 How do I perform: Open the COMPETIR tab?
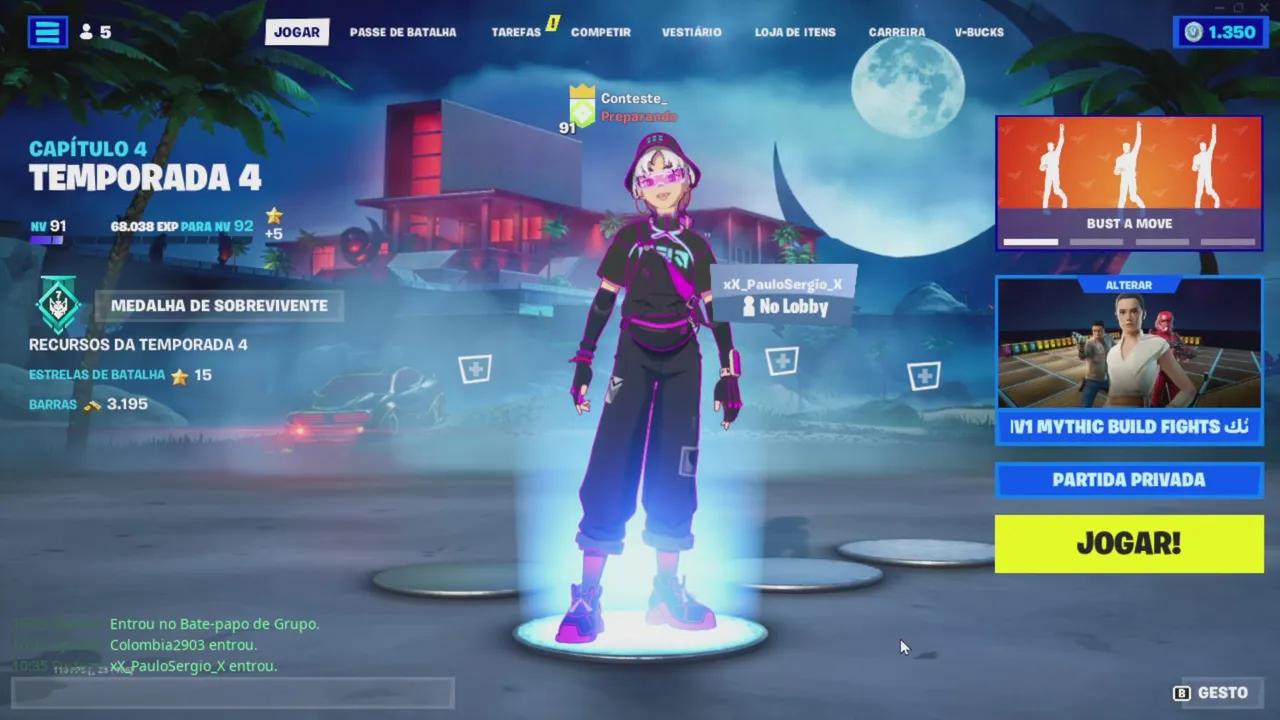point(601,32)
